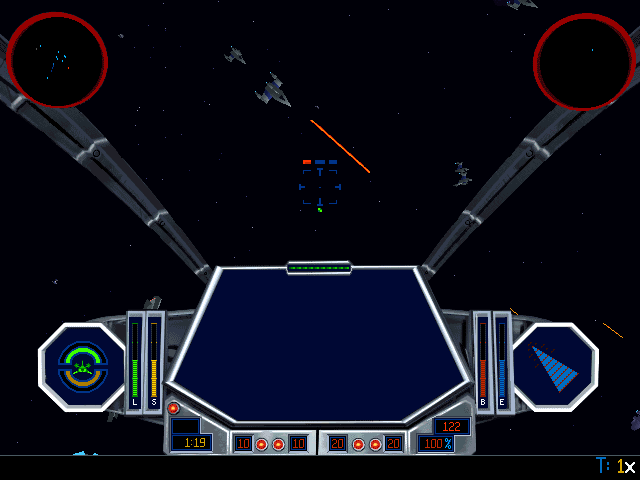Click the rear sensor scope
The image size is (640, 480).
point(585,62)
